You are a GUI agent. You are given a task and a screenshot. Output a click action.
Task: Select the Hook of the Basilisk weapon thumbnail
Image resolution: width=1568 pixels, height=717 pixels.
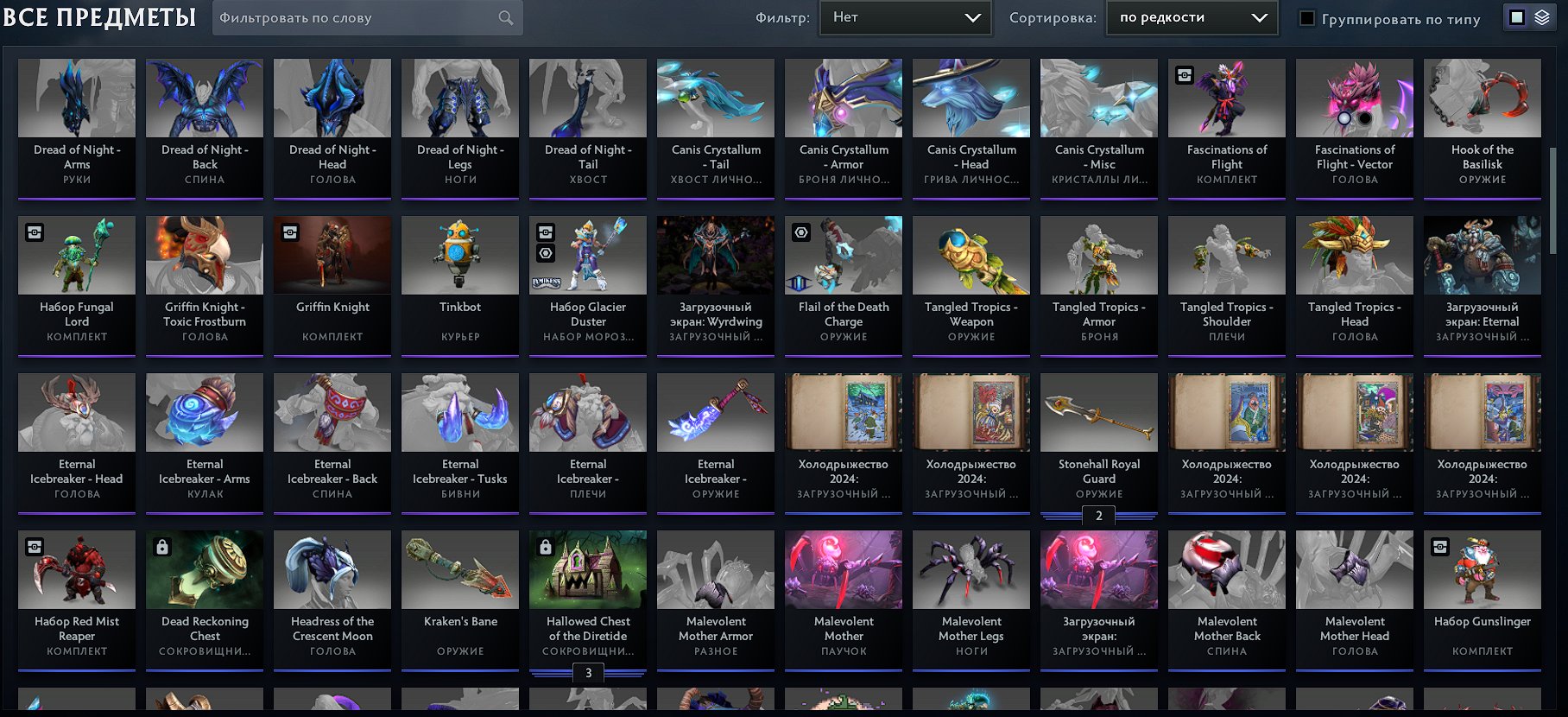[x=1482, y=97]
